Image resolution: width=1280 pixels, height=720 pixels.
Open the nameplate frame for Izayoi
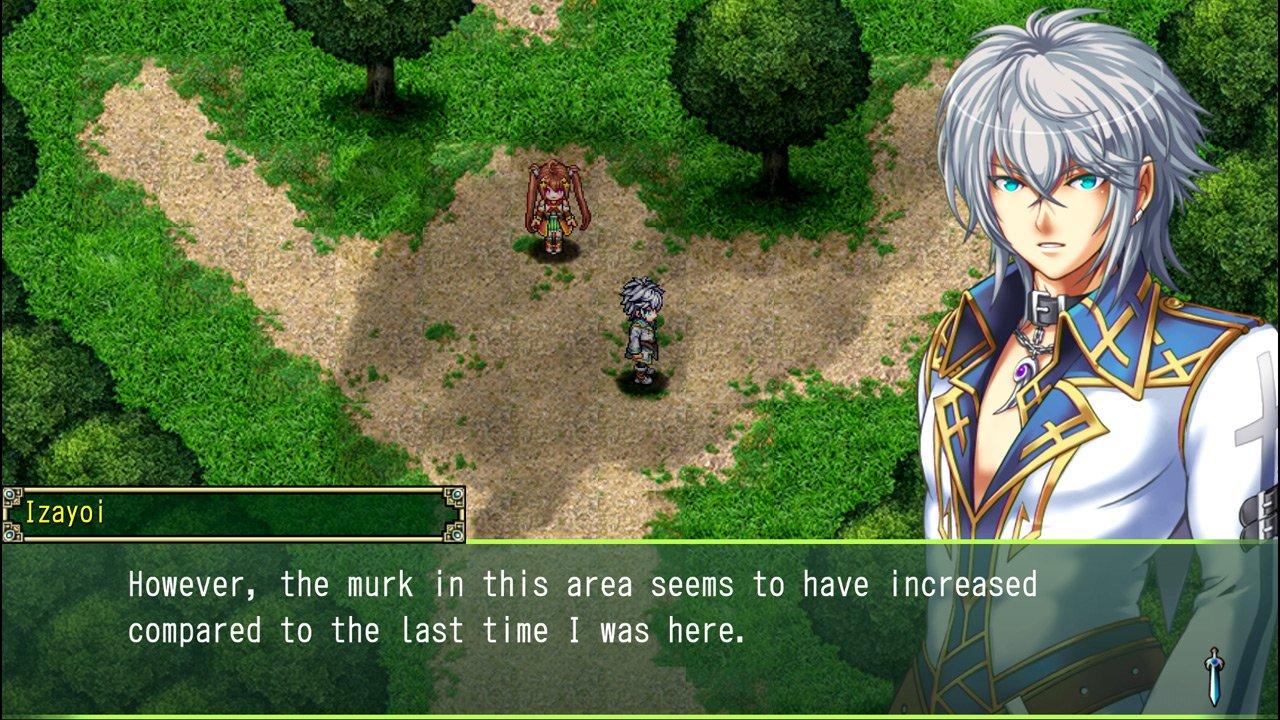[x=230, y=512]
